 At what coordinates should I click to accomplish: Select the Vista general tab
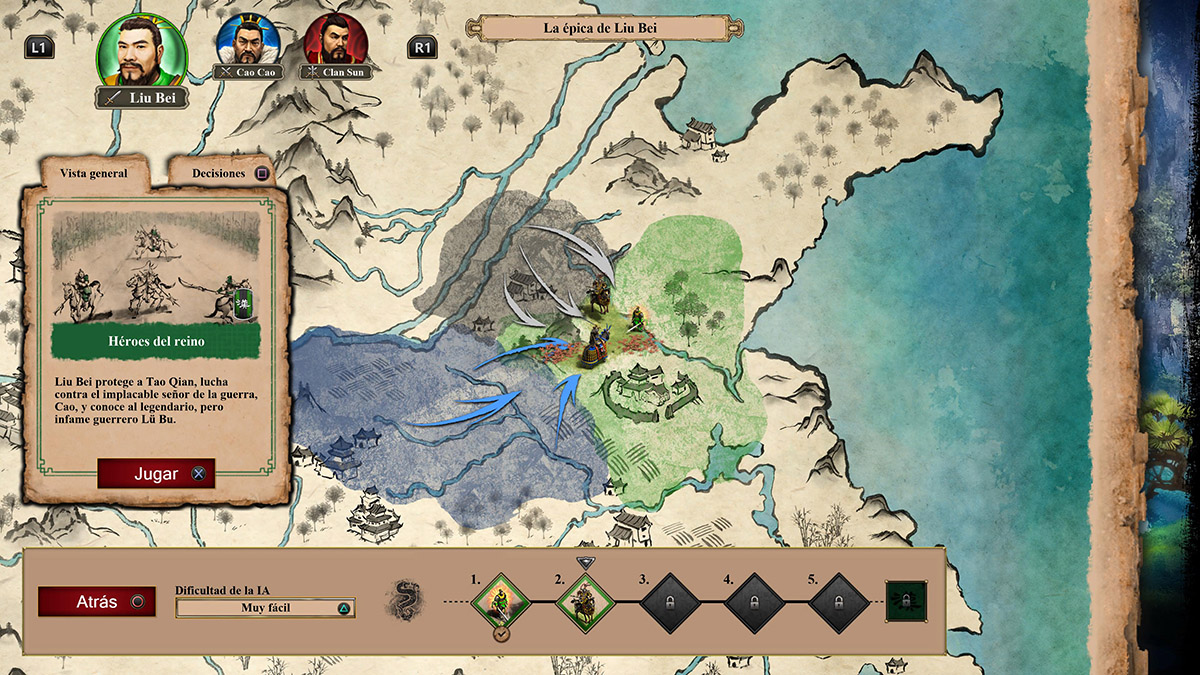[x=94, y=173]
